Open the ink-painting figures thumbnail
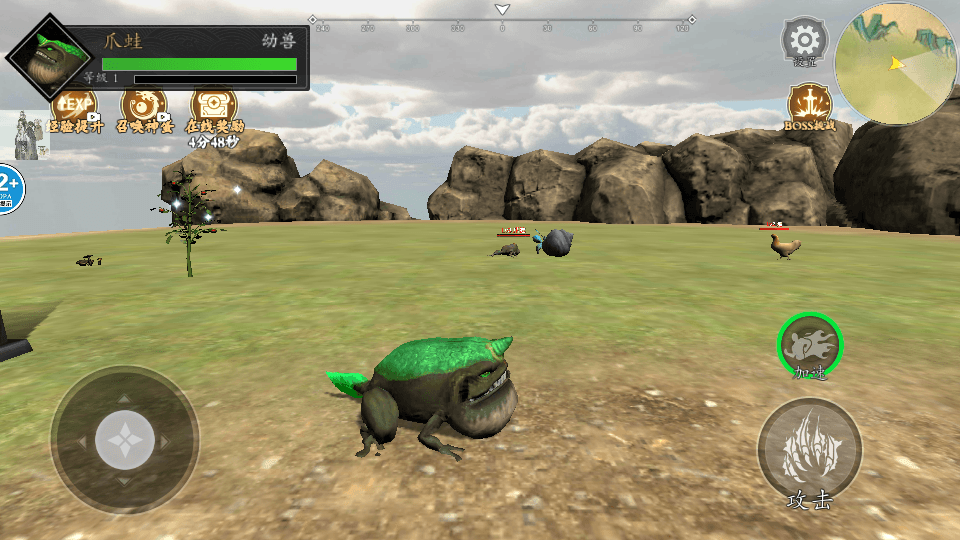The height and width of the screenshot is (540, 960). click(29, 135)
